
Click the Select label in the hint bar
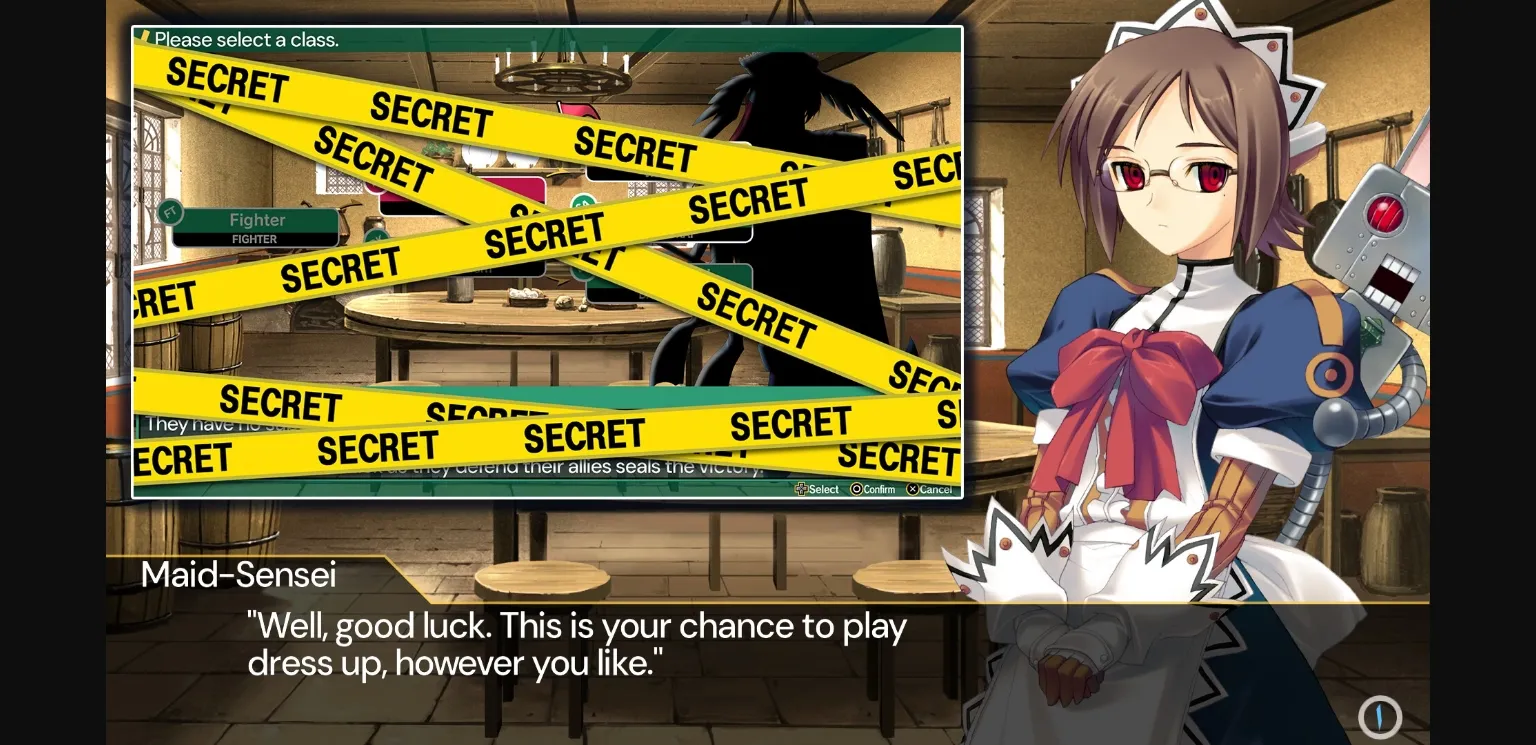tap(822, 489)
